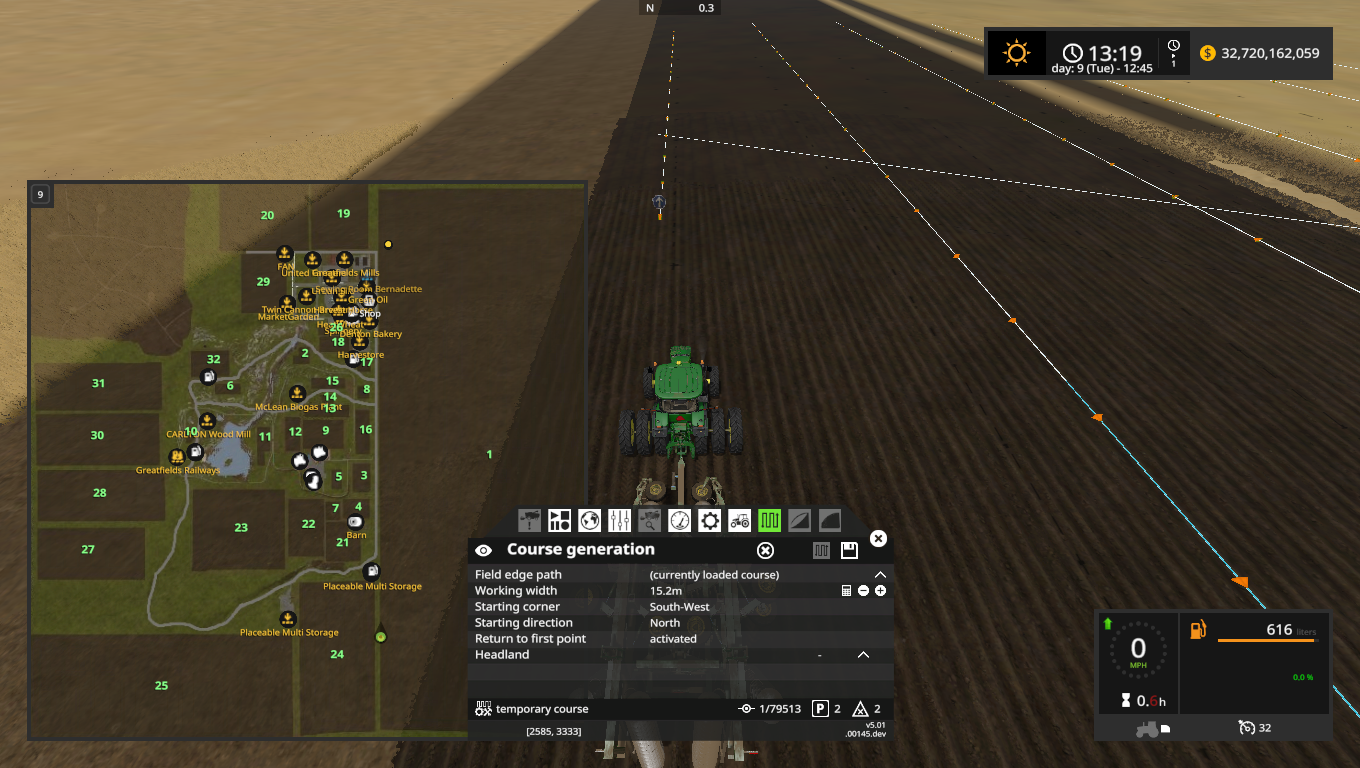Click the speedometer gauge icon
This screenshot has width=1360, height=768.
680,520
